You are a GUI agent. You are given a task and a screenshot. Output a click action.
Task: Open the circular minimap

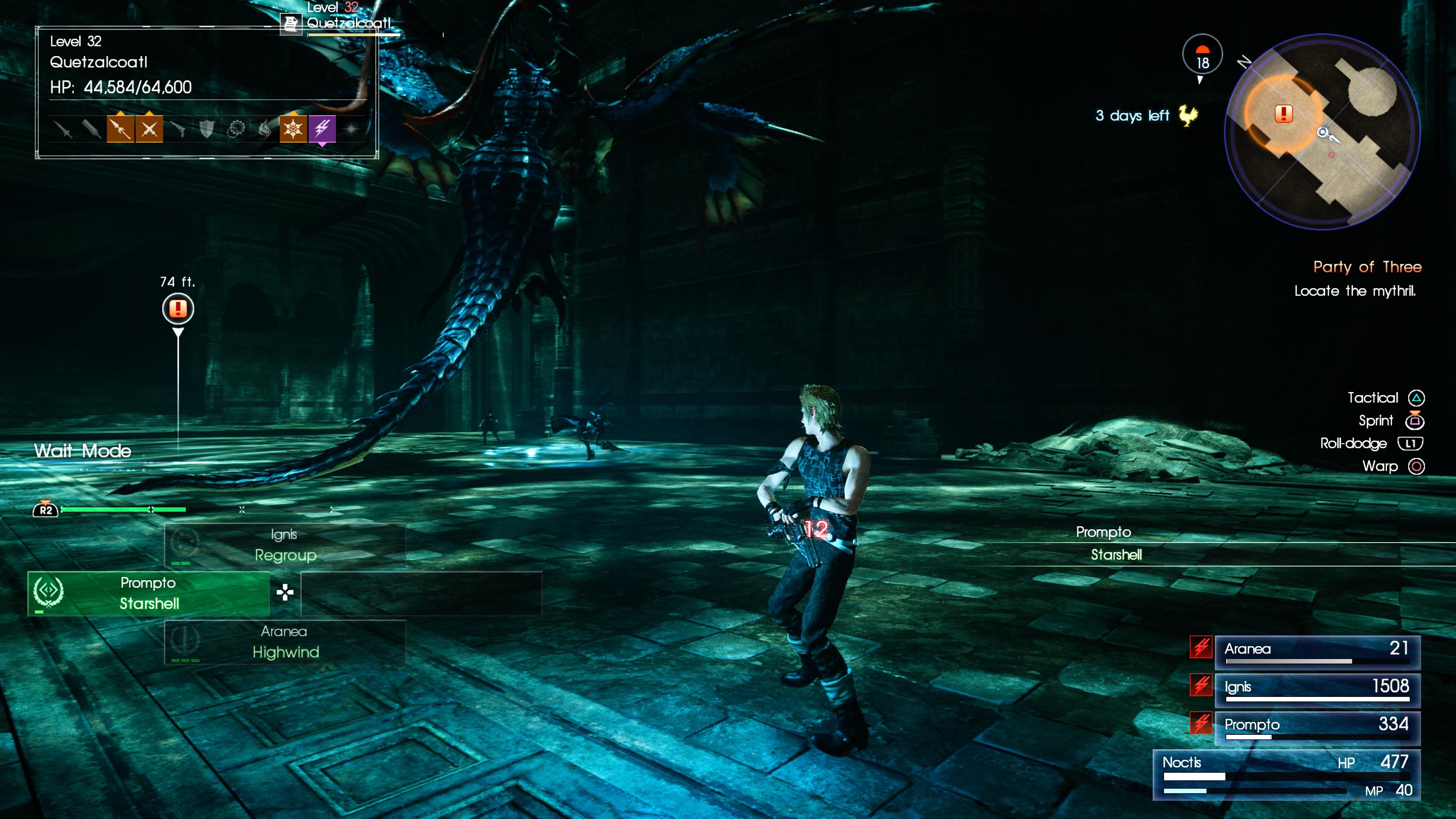point(1322,132)
